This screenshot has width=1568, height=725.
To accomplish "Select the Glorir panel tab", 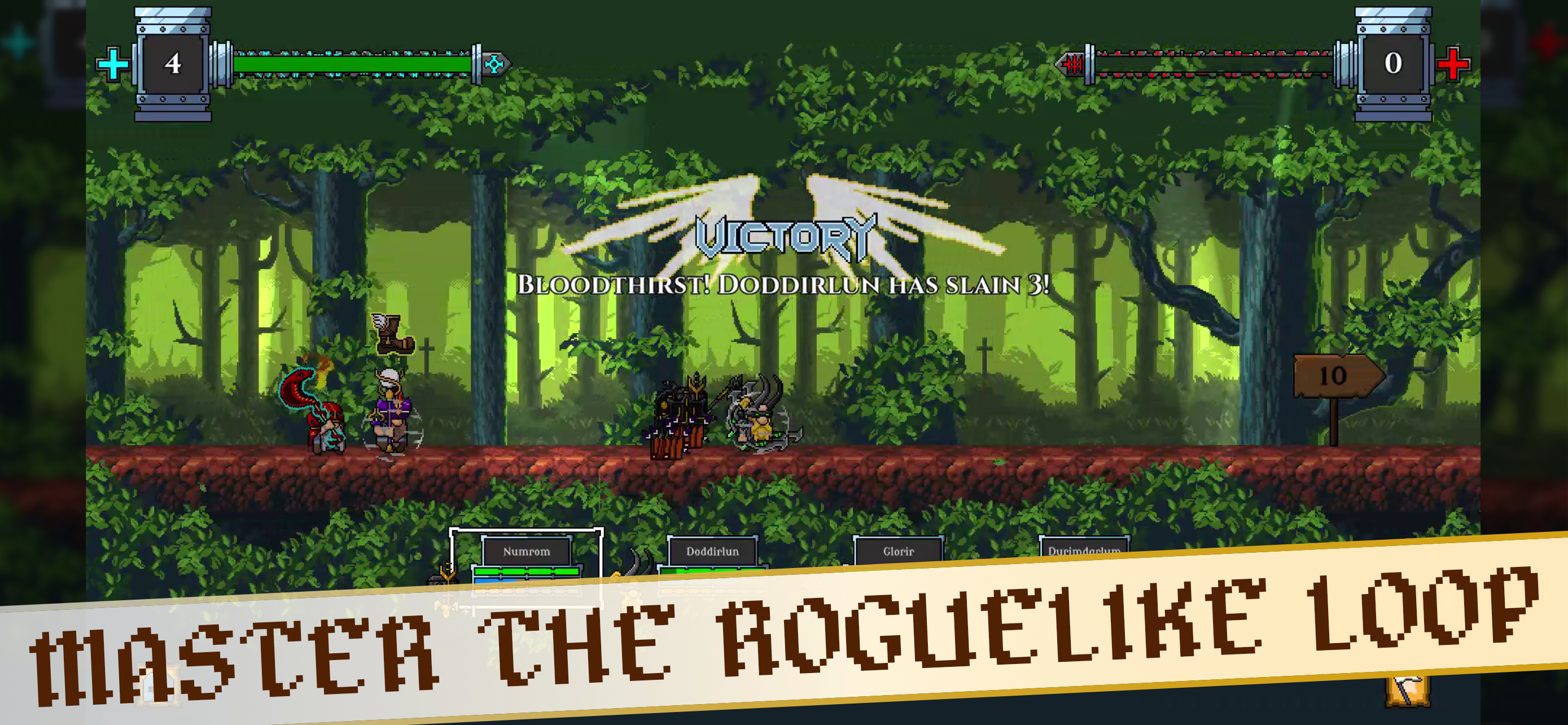I will (x=899, y=551).
